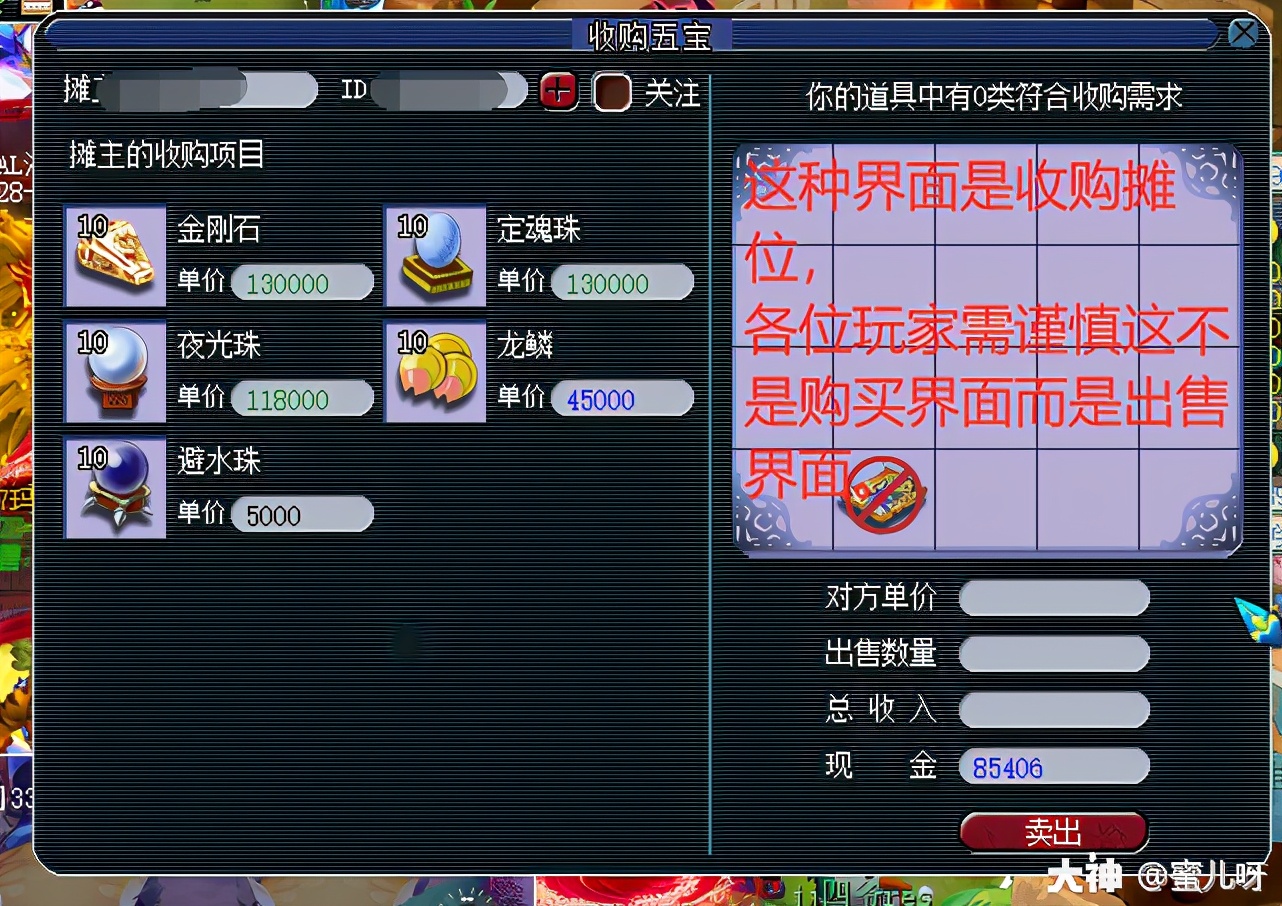Select the 龙鳞 coins item icon
1282x906 pixels.
point(434,372)
